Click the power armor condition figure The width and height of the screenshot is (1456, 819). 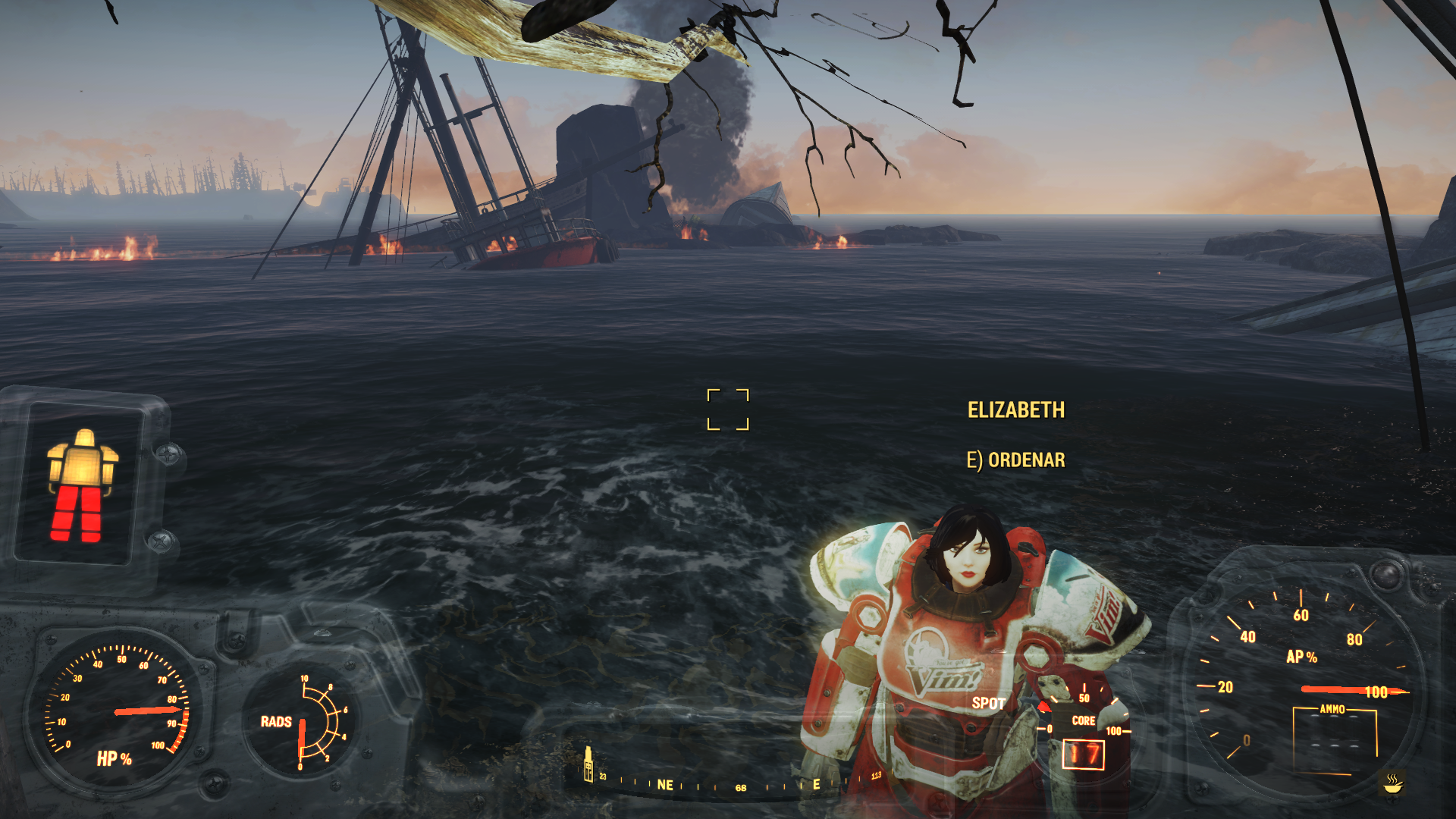pos(82,485)
